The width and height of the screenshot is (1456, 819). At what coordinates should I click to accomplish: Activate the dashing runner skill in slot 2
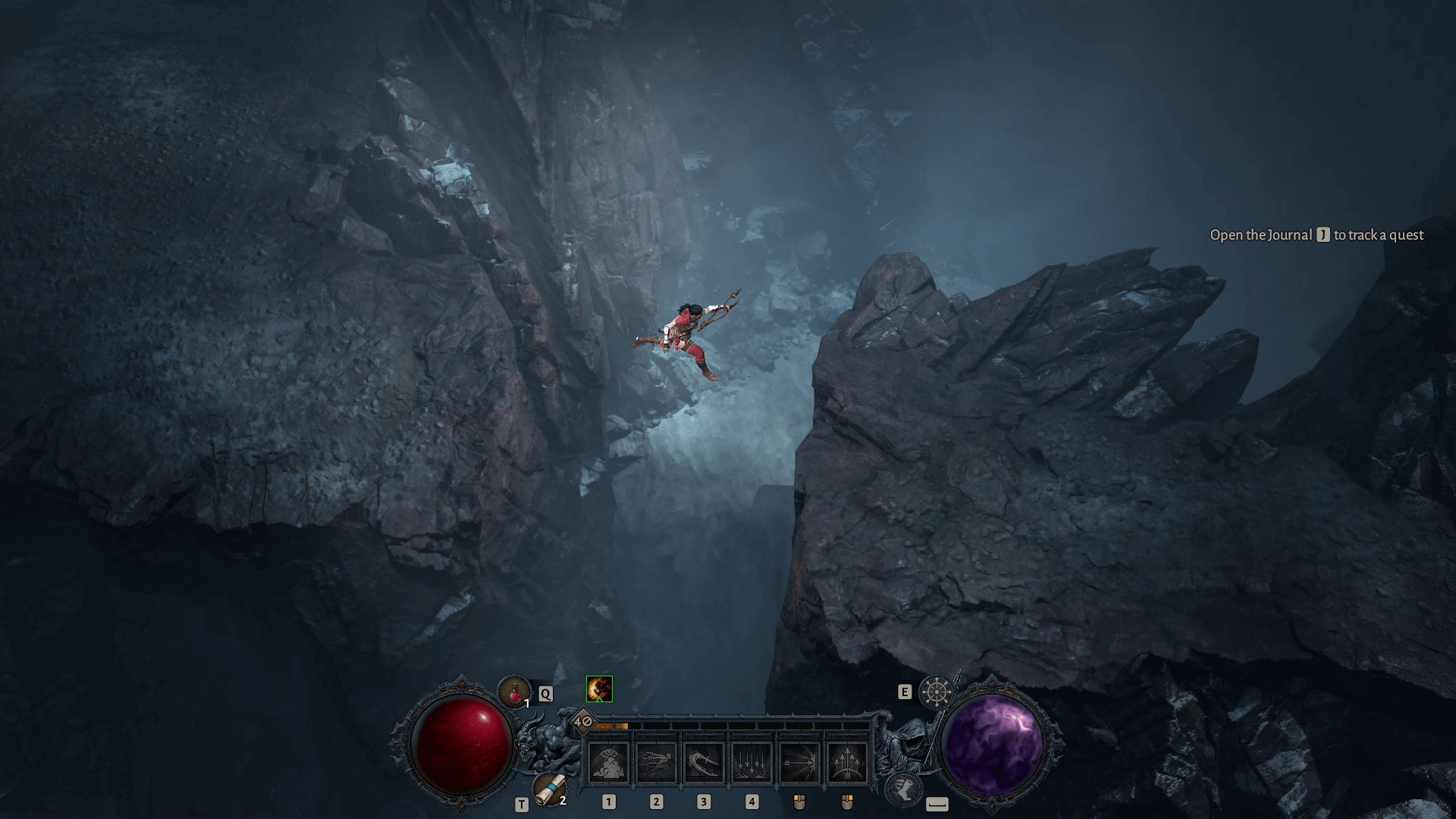(x=657, y=761)
